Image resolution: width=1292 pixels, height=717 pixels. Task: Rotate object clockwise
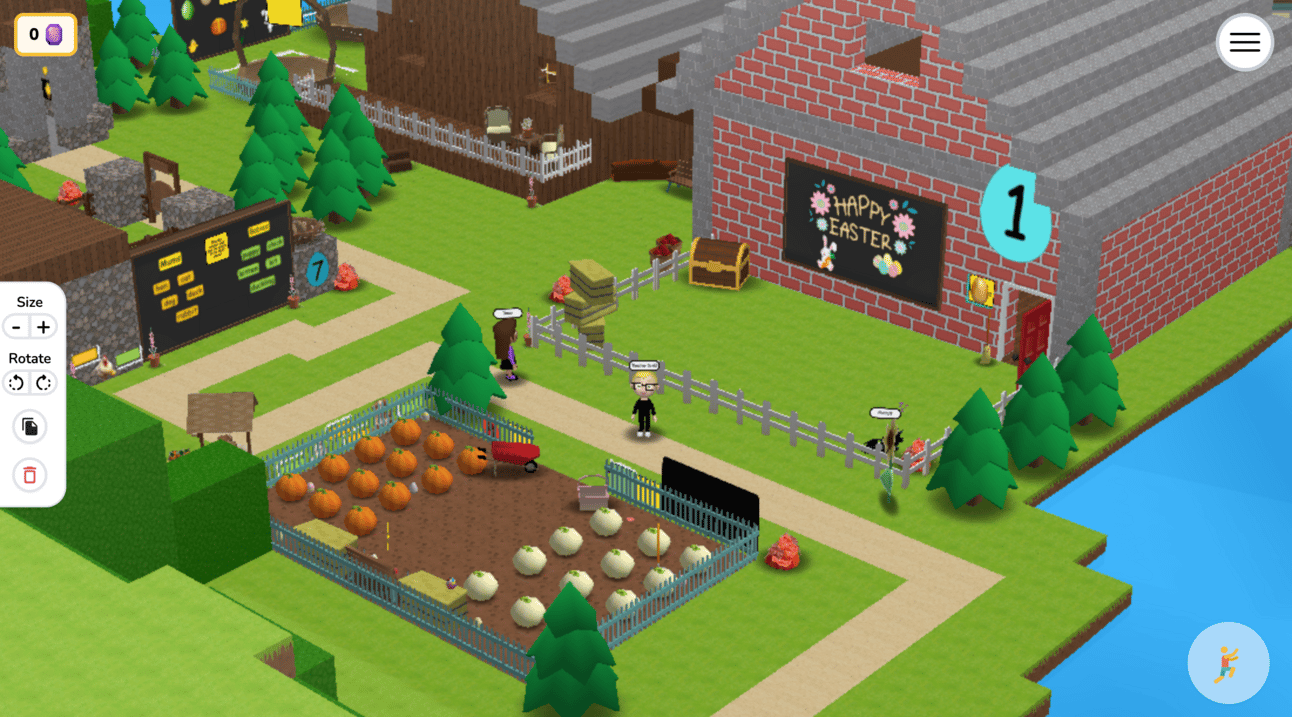coord(43,383)
